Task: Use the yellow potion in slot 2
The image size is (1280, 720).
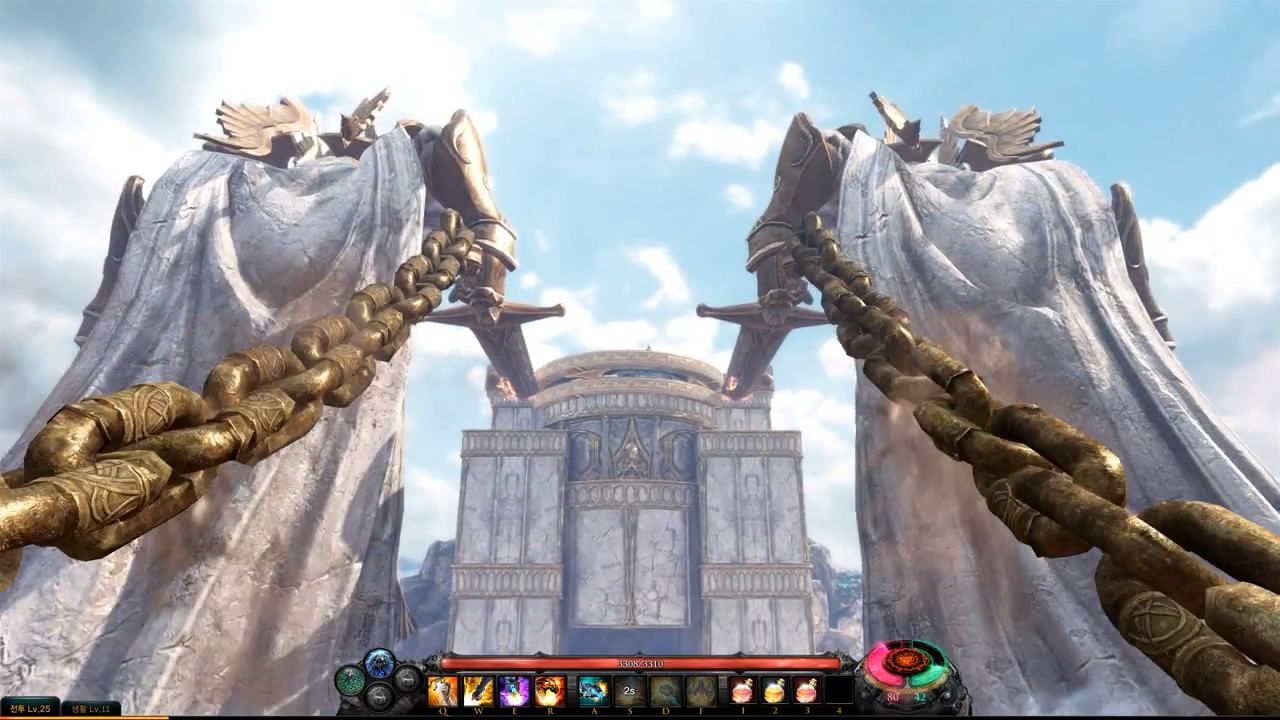Action: coord(774,691)
